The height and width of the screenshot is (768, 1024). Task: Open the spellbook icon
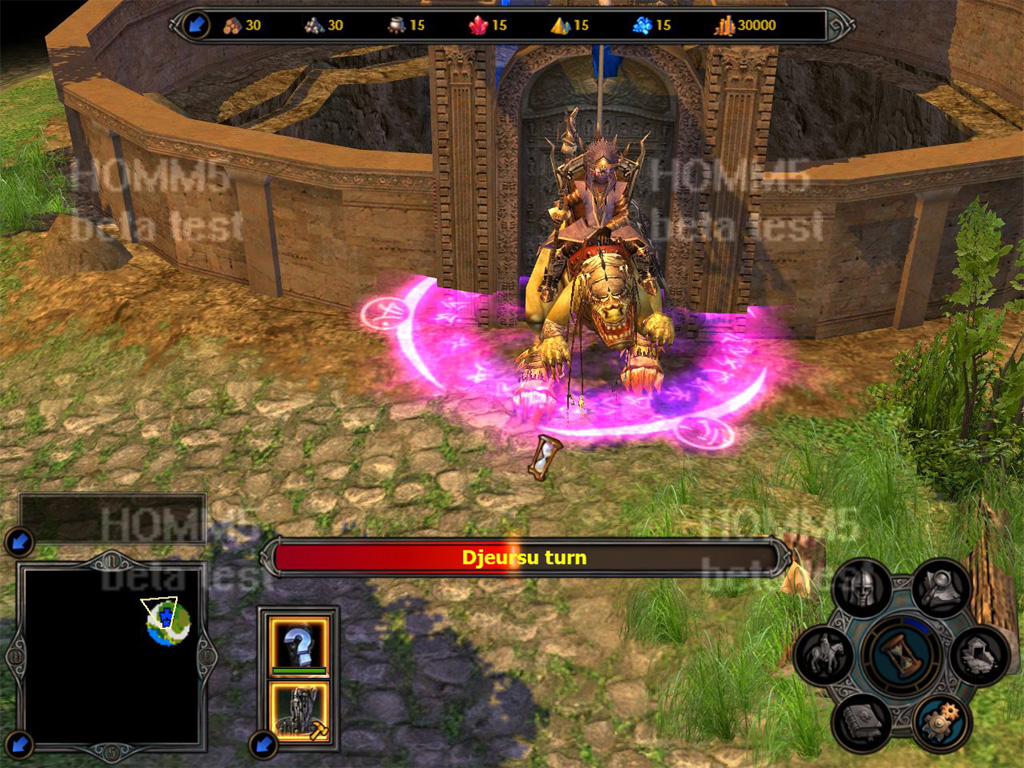862,722
